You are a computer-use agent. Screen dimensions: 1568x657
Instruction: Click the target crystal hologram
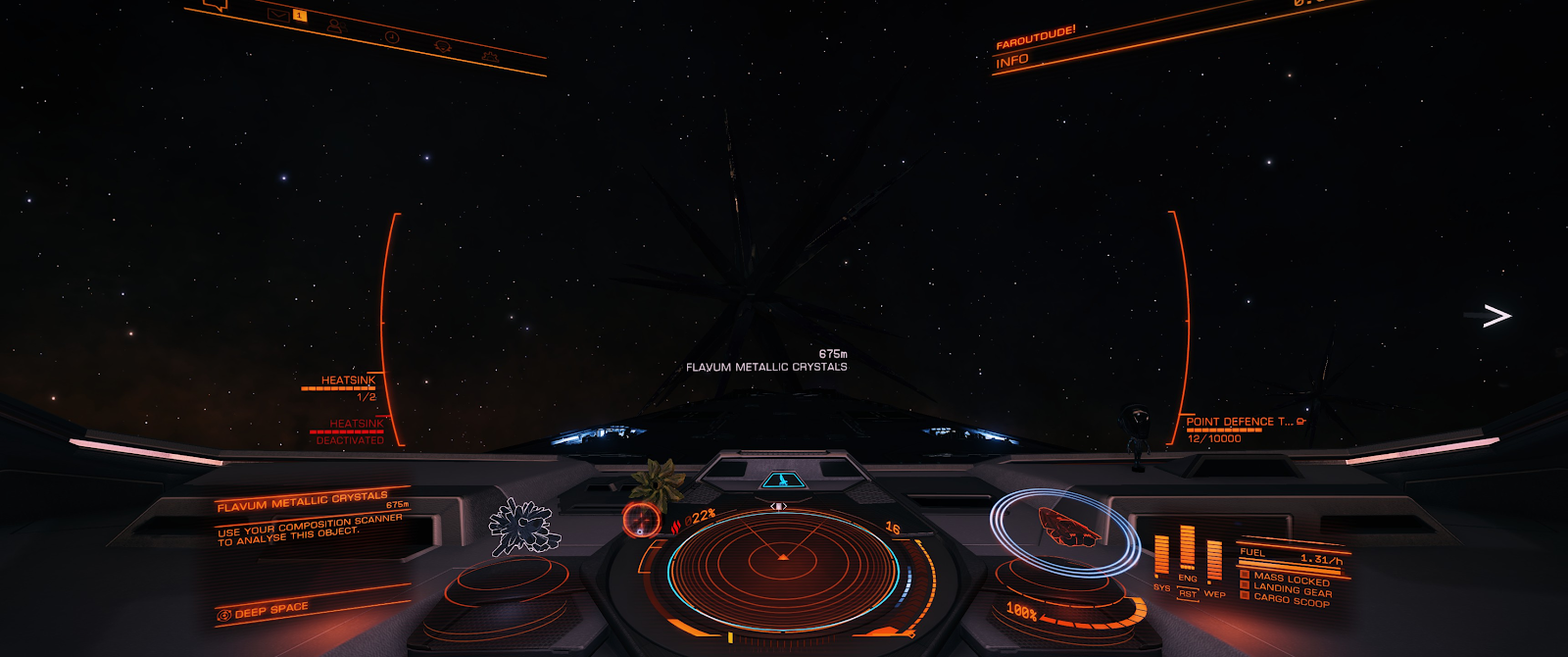pyautogui.click(x=521, y=528)
